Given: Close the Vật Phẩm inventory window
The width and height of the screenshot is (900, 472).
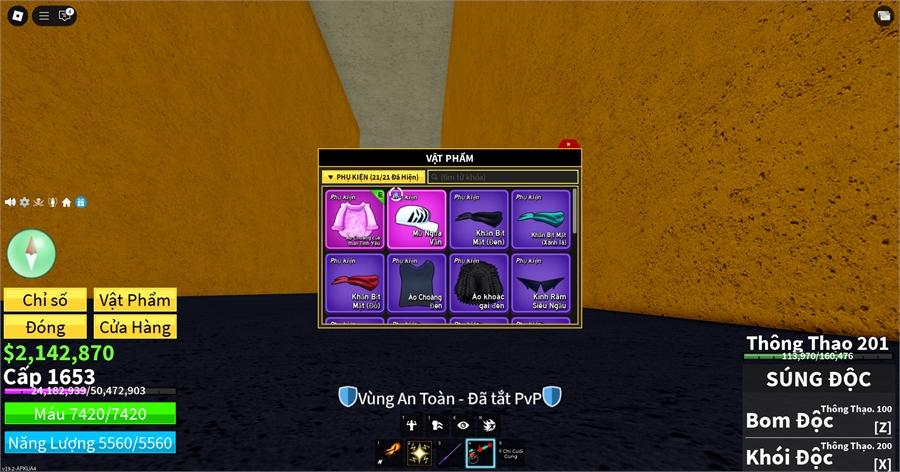Looking at the screenshot, I should tap(568, 144).
